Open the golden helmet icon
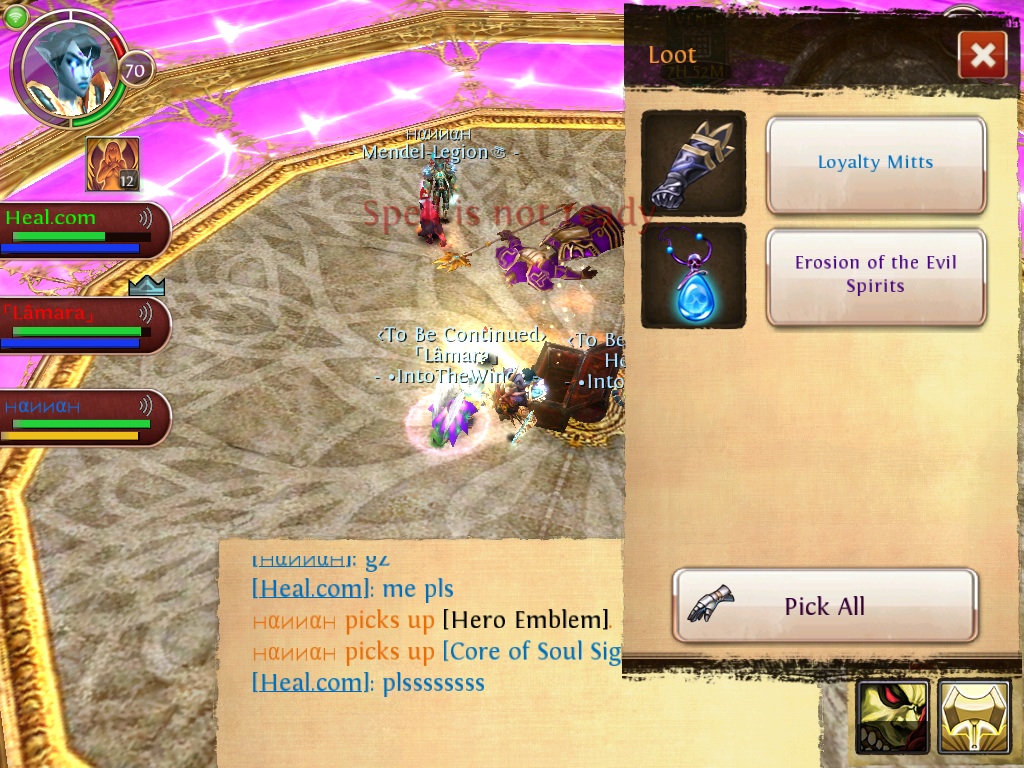The width and height of the screenshot is (1024, 768). pyautogui.click(x=974, y=716)
